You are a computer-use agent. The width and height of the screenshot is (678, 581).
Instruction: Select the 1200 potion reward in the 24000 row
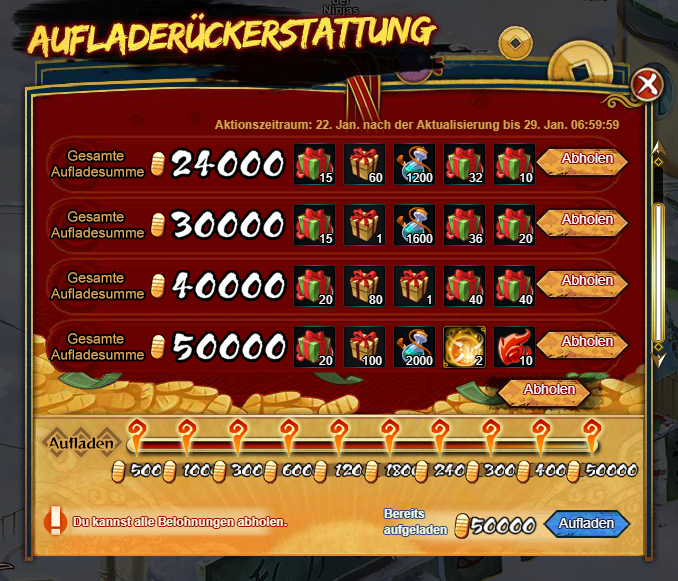pos(414,164)
